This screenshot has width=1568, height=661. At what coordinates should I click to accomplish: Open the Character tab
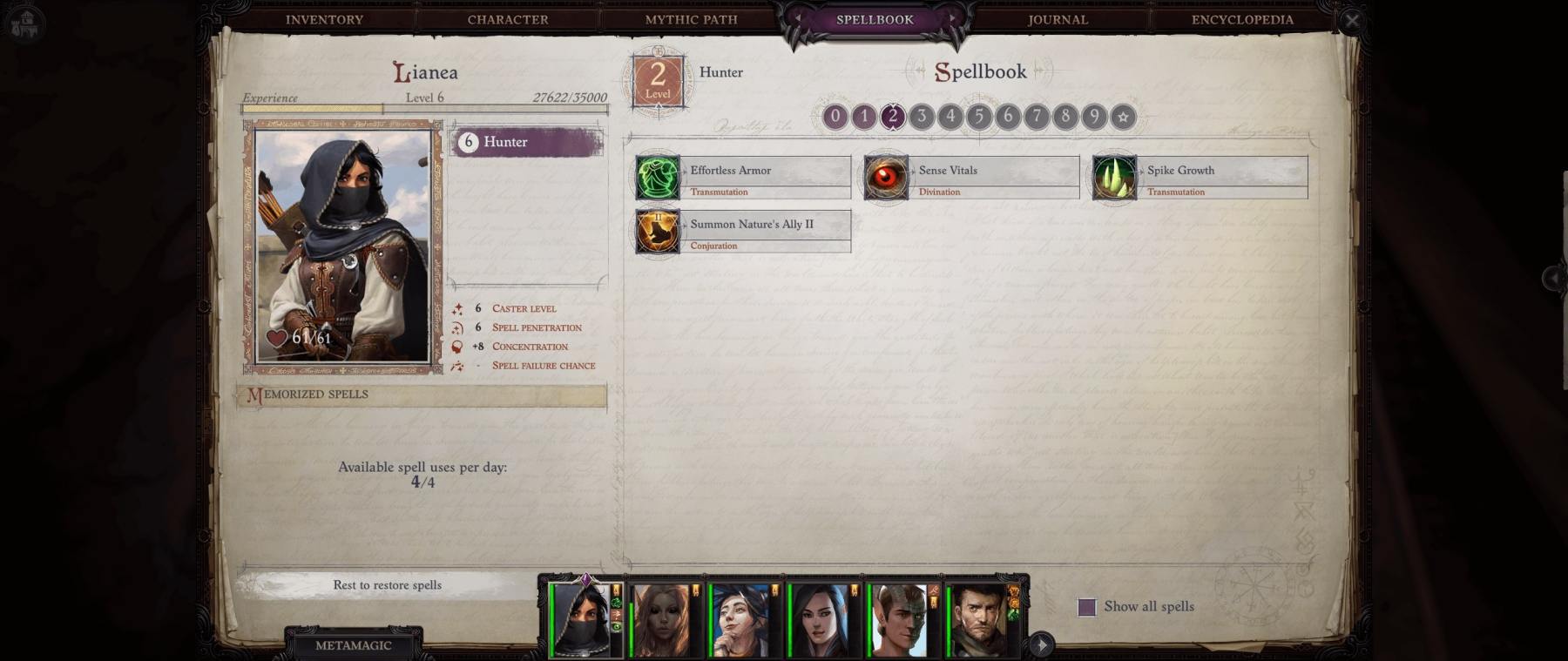pyautogui.click(x=508, y=19)
